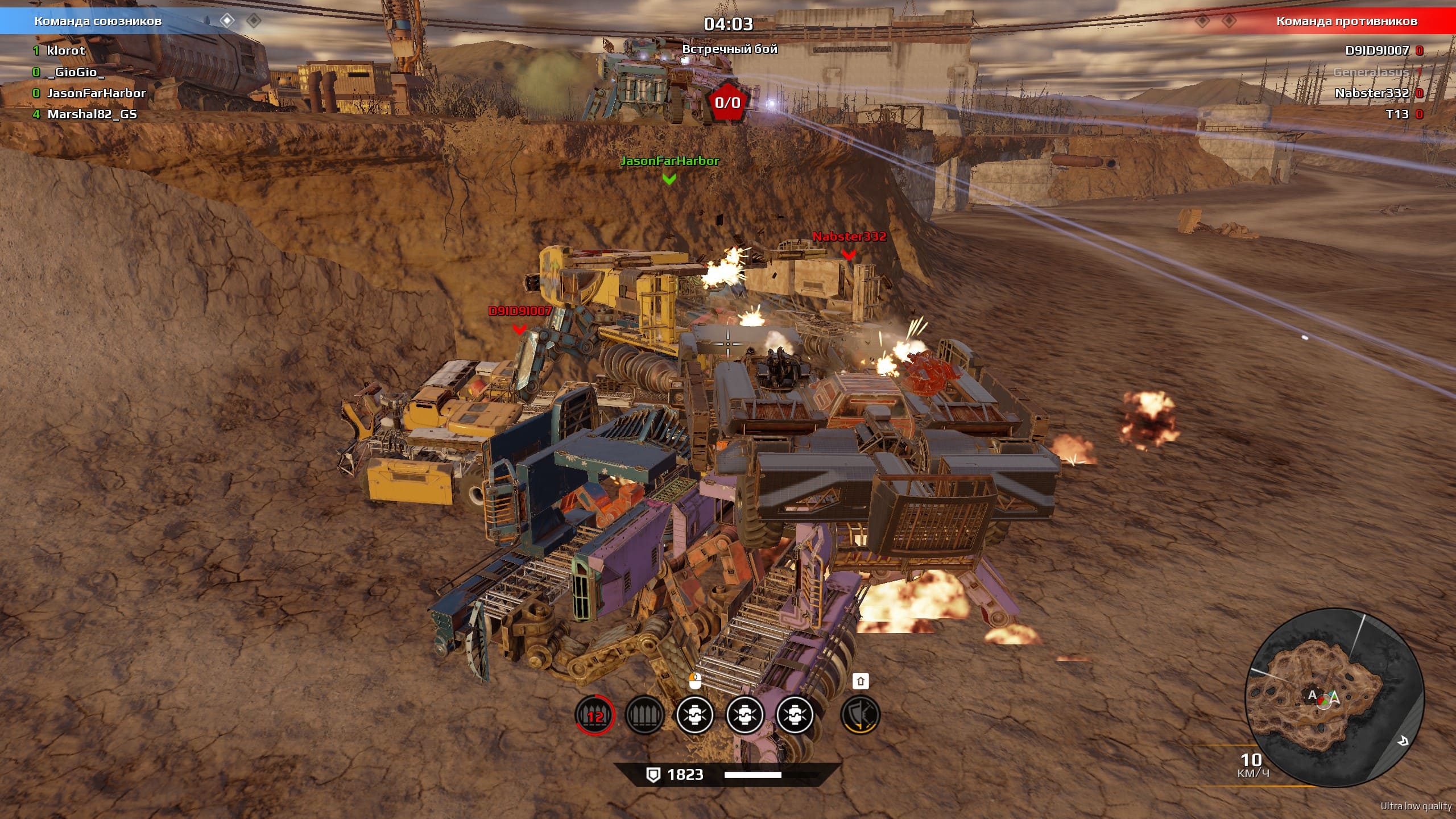This screenshot has height=819, width=1456.
Task: Click the blue allied team header banner
Action: click(98, 21)
